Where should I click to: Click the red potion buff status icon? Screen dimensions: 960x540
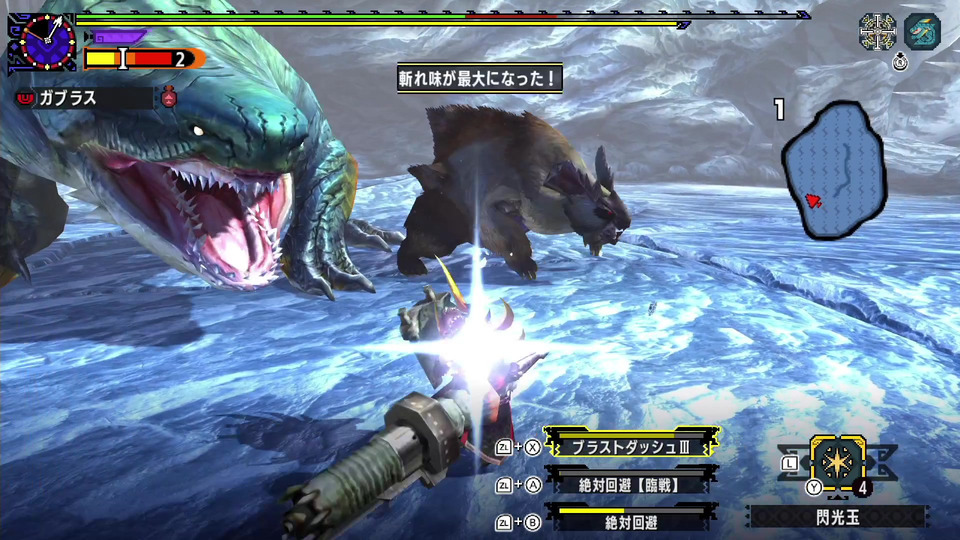pyautogui.click(x=169, y=98)
